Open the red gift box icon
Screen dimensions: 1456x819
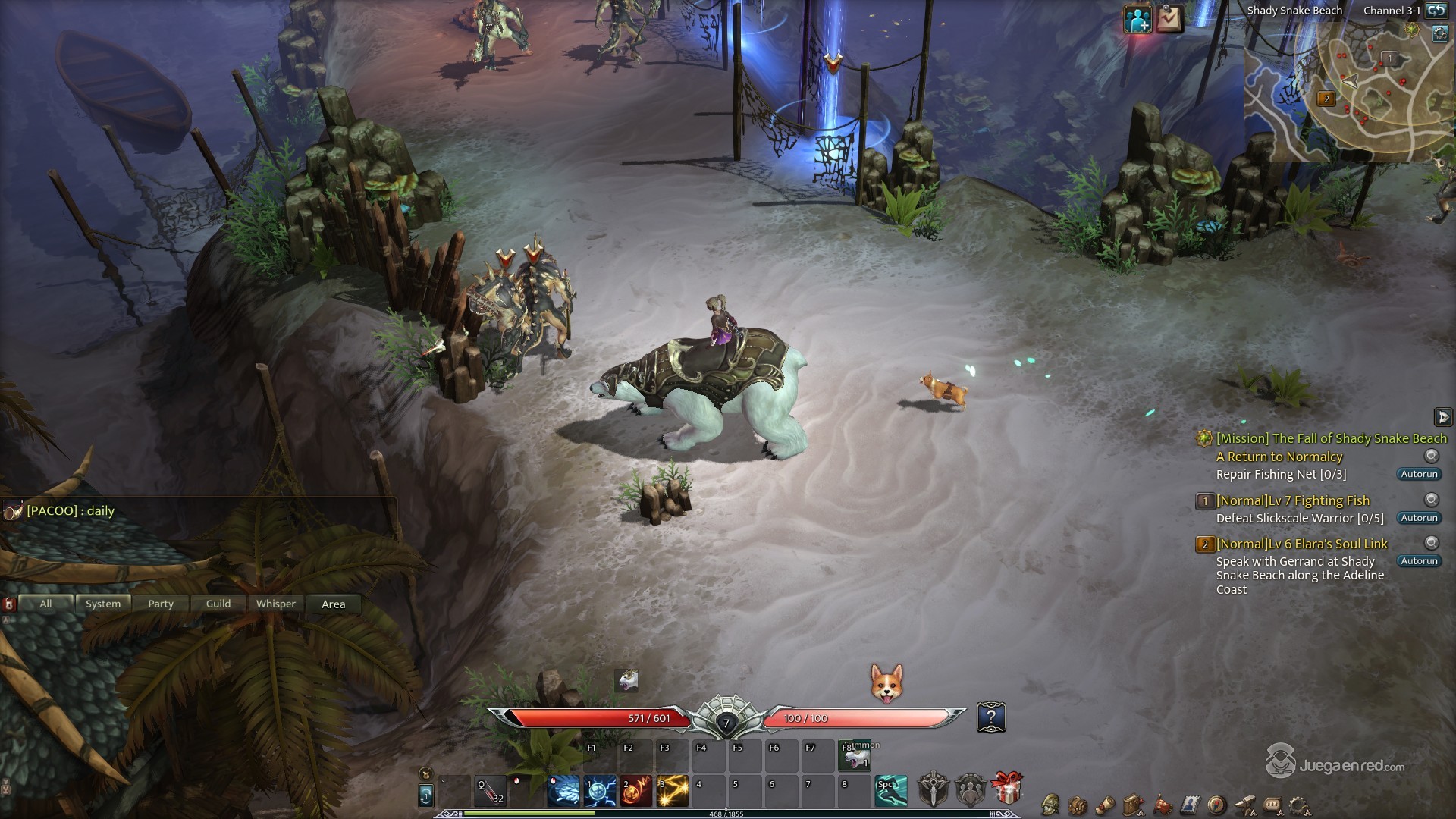[x=1006, y=789]
